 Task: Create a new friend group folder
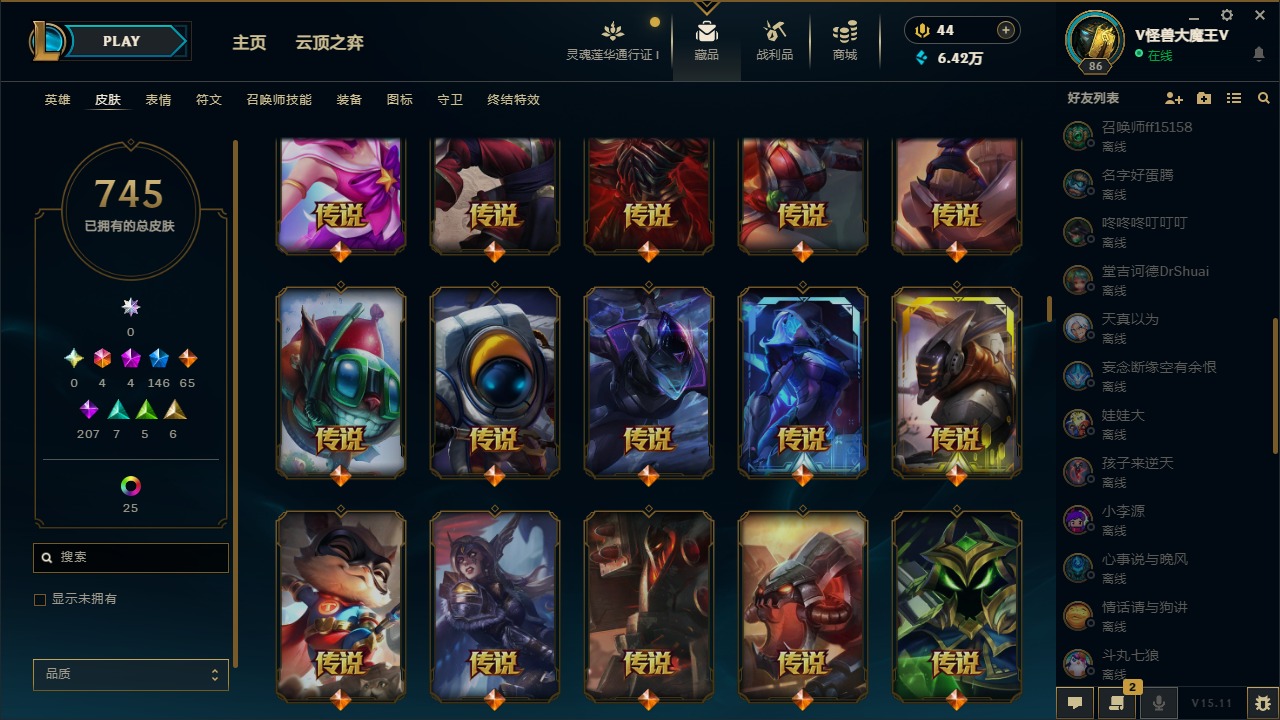[x=1203, y=97]
